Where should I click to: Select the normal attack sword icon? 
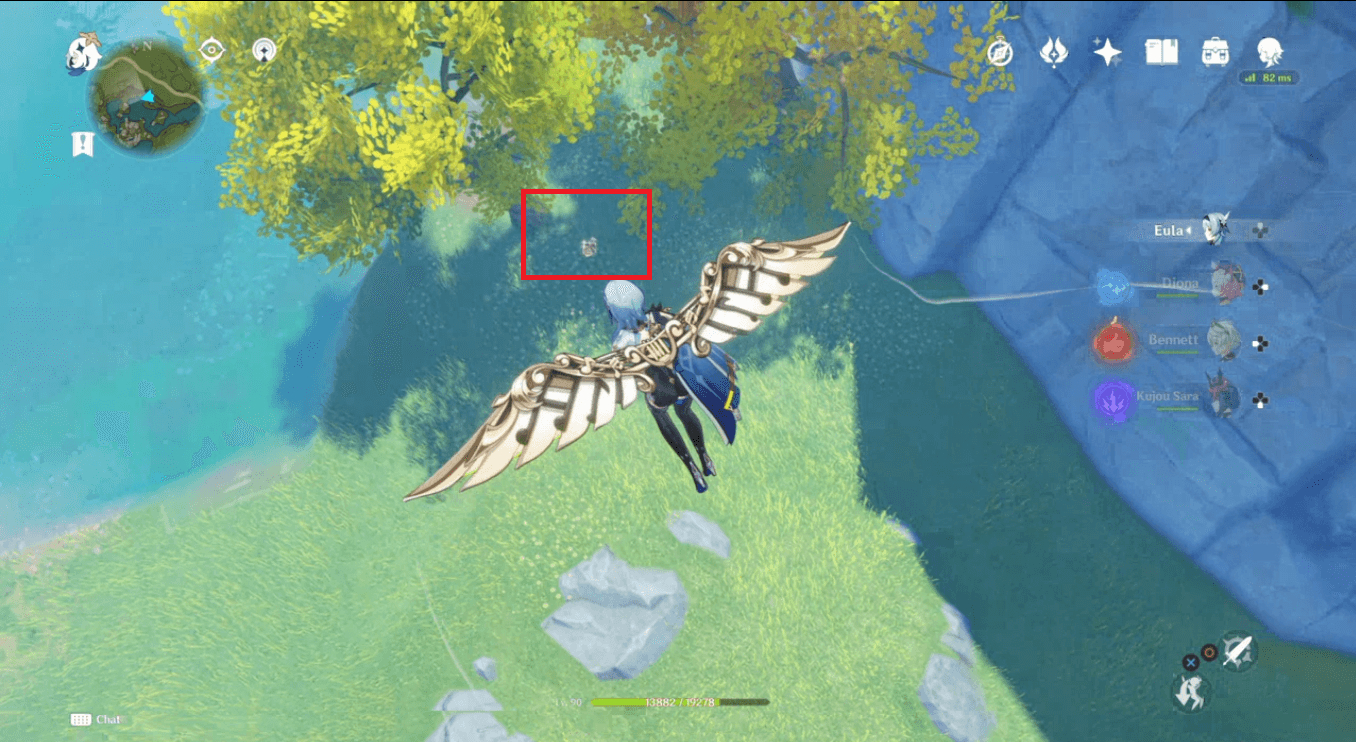pyautogui.click(x=1236, y=650)
